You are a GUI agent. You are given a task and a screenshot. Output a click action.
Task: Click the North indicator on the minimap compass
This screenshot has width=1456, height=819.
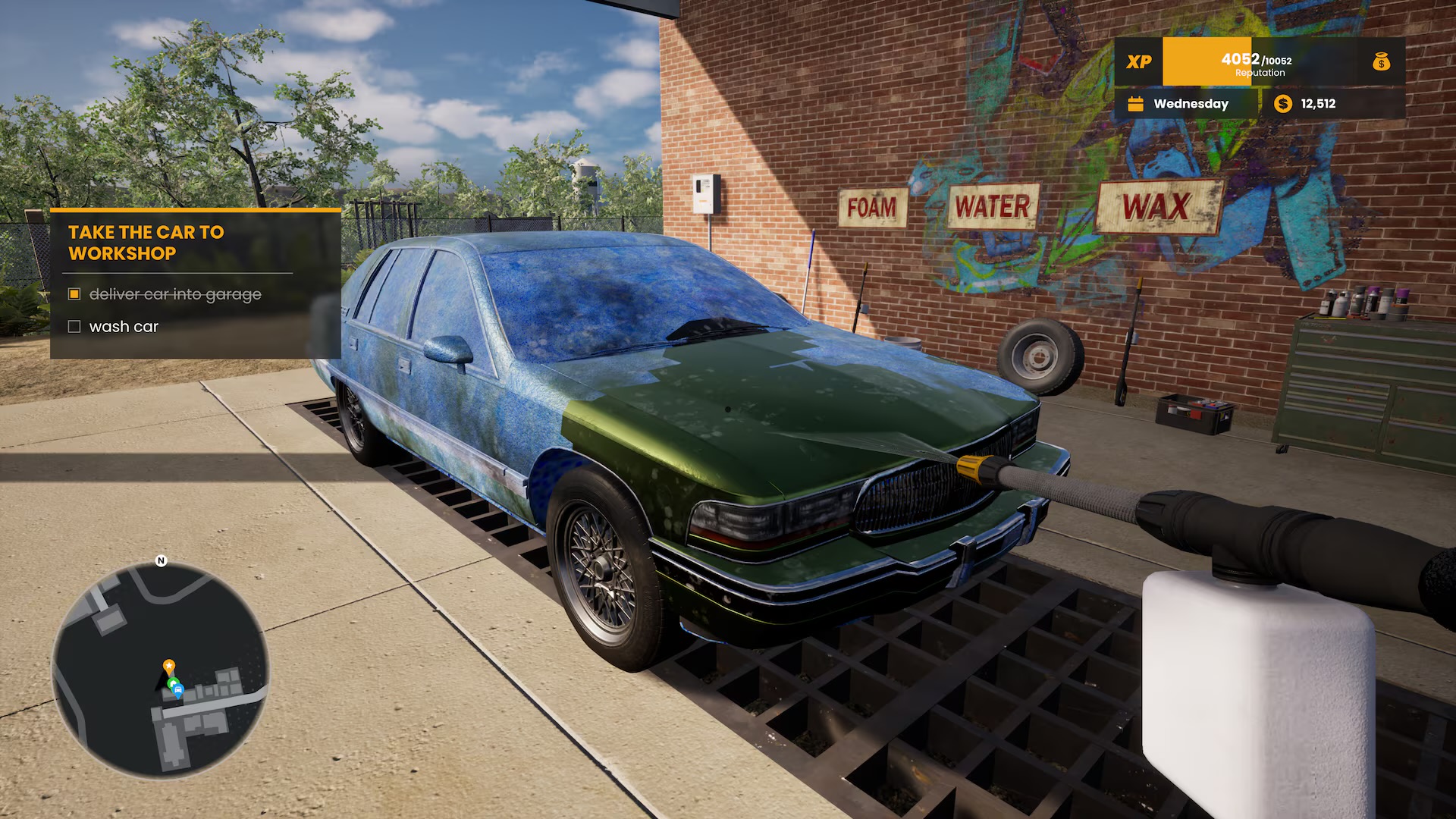[x=160, y=562]
